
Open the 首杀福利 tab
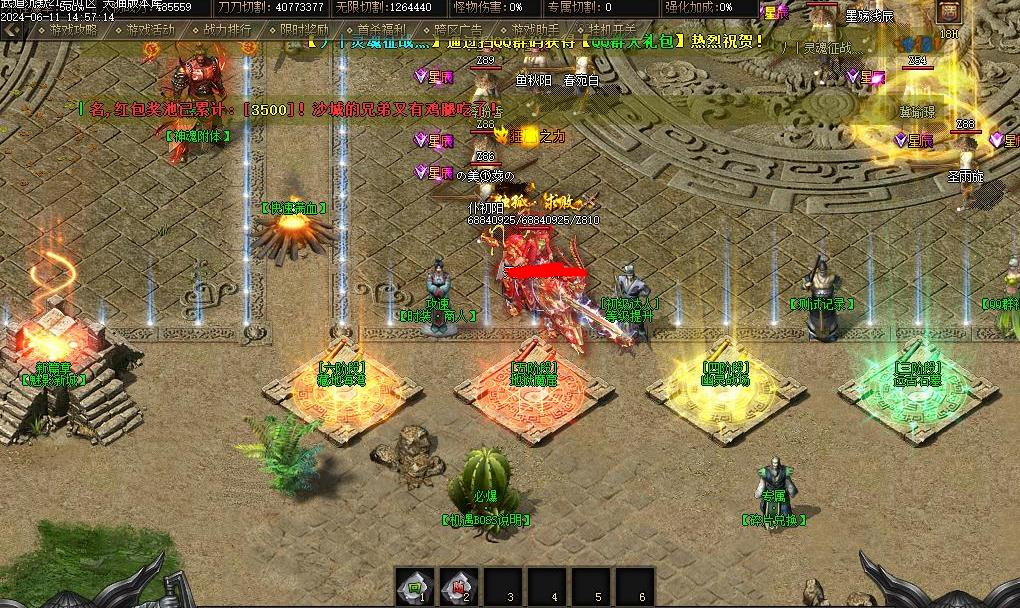(381, 30)
